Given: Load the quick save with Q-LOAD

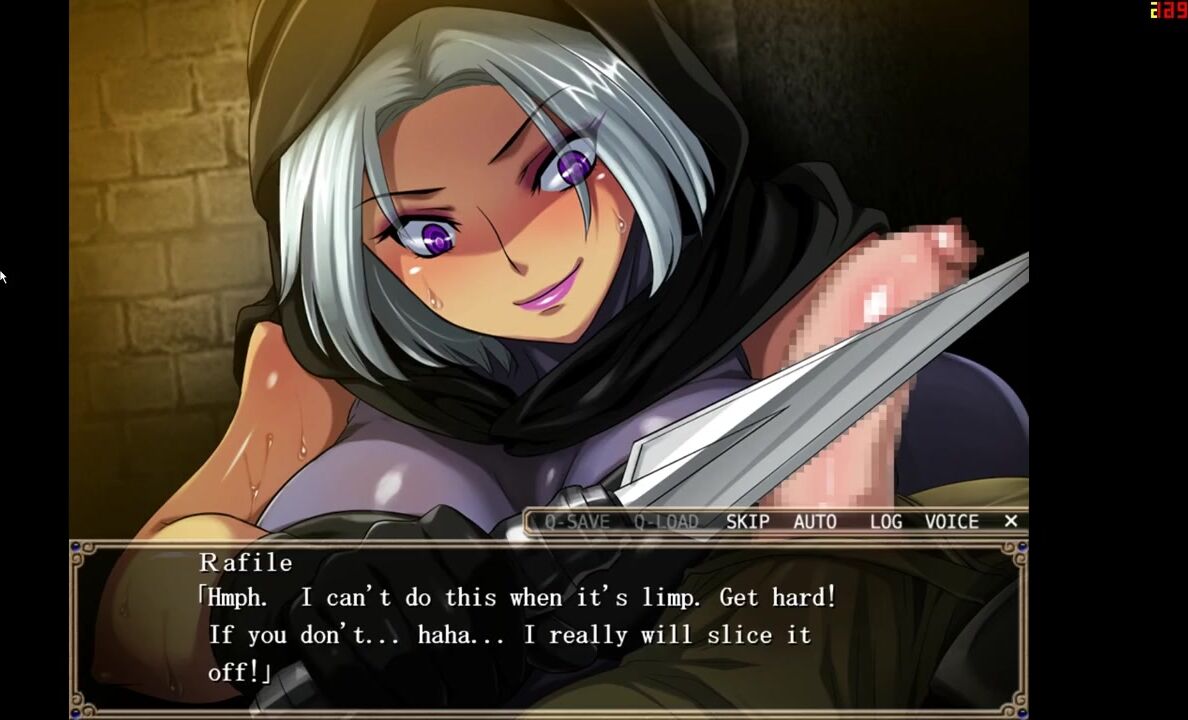Looking at the screenshot, I should tap(665, 521).
